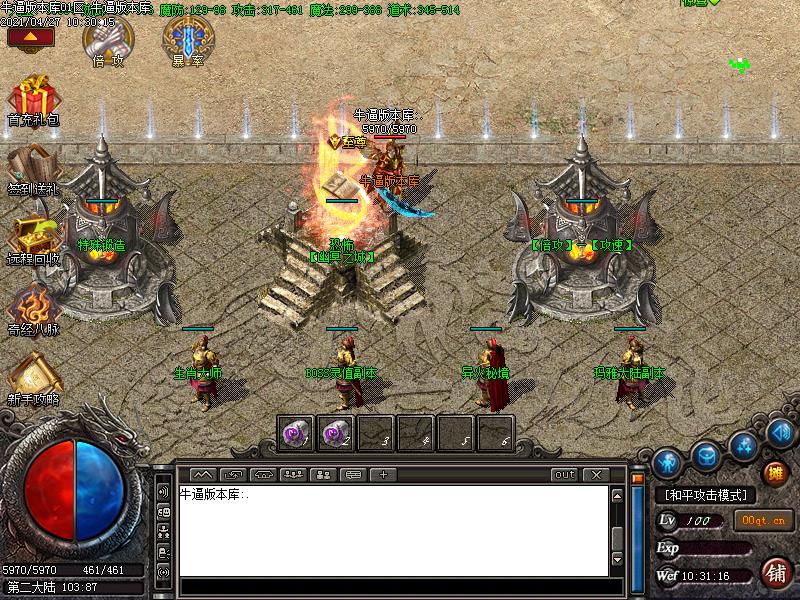Open the character panel with the blue warrior icon
800x600 pixels.
[668, 461]
